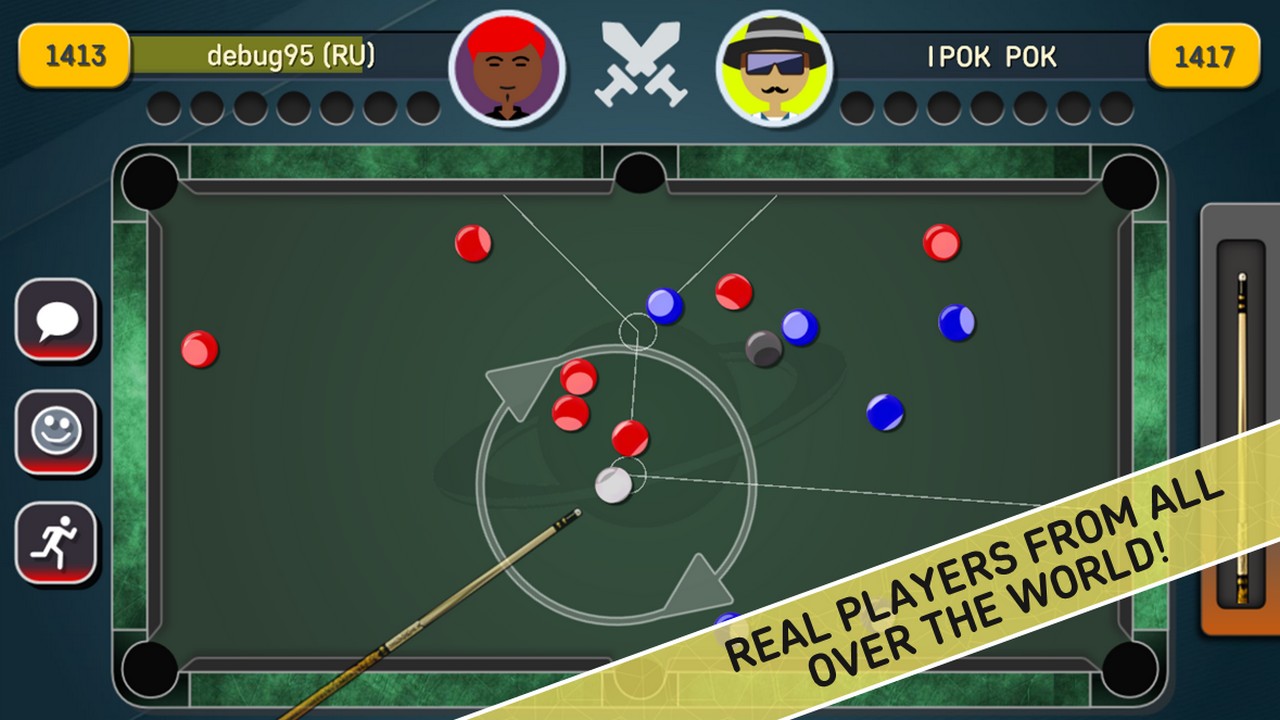The image size is (1280, 720).
Task: Select the IPOK POK name plate
Action: [992, 57]
